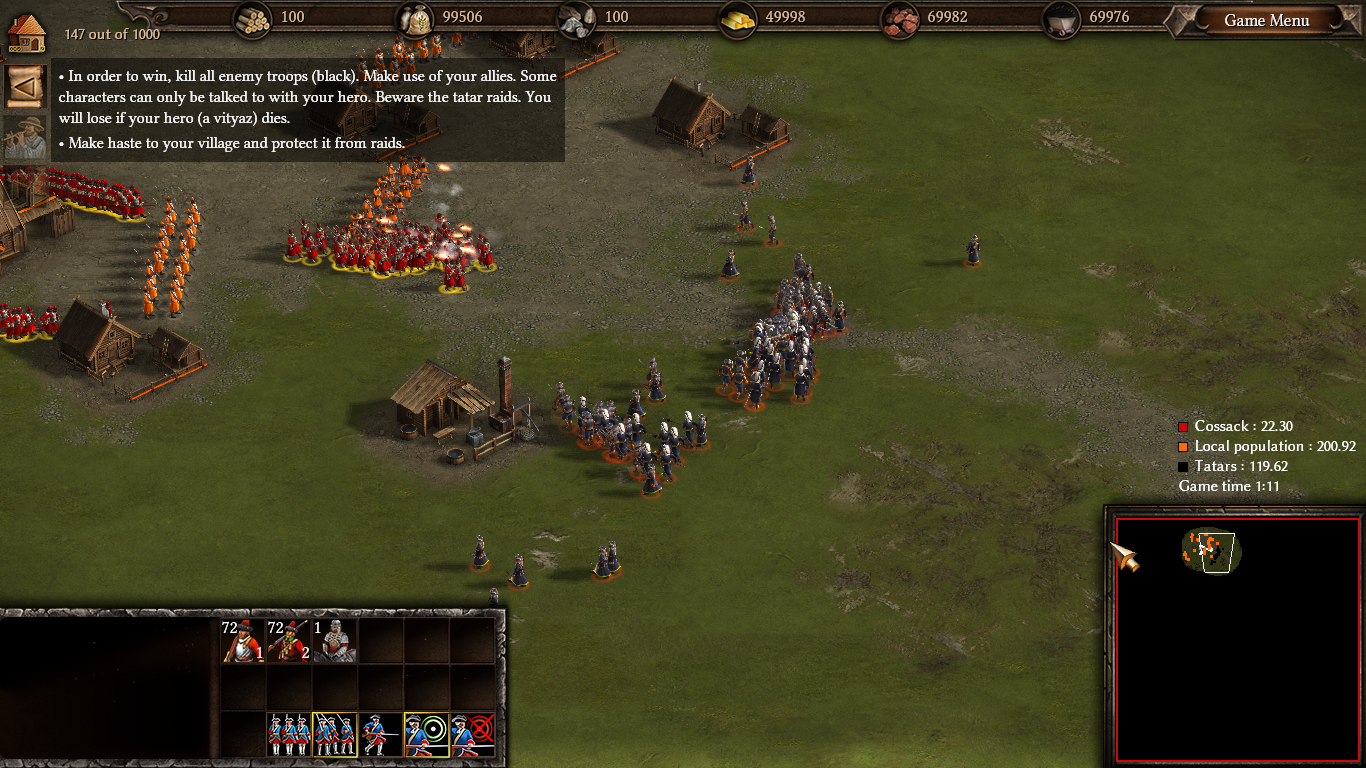Select the mounted vityaz hero portrait

(x=335, y=641)
